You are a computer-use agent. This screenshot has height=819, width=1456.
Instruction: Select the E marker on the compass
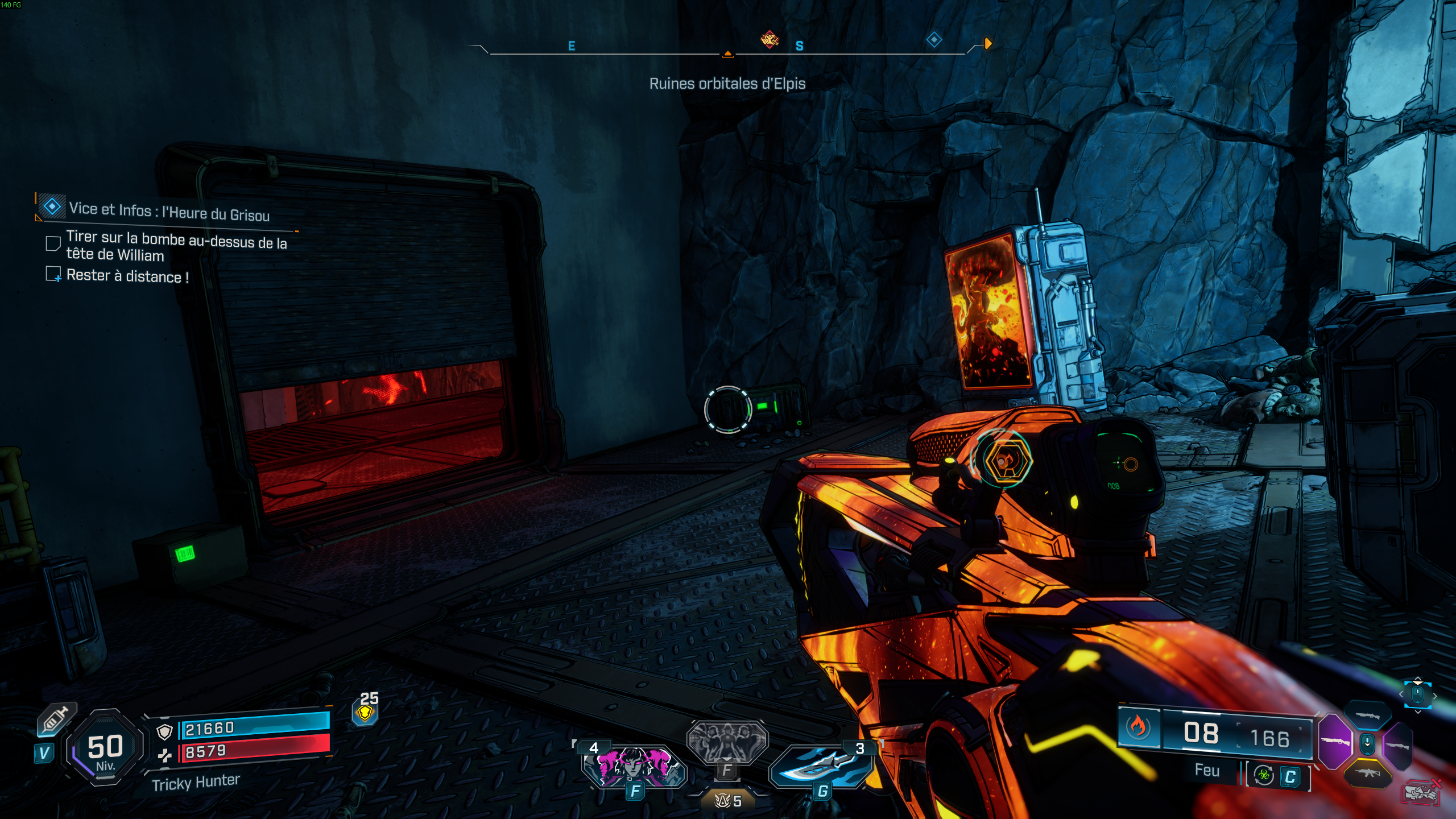[570, 47]
